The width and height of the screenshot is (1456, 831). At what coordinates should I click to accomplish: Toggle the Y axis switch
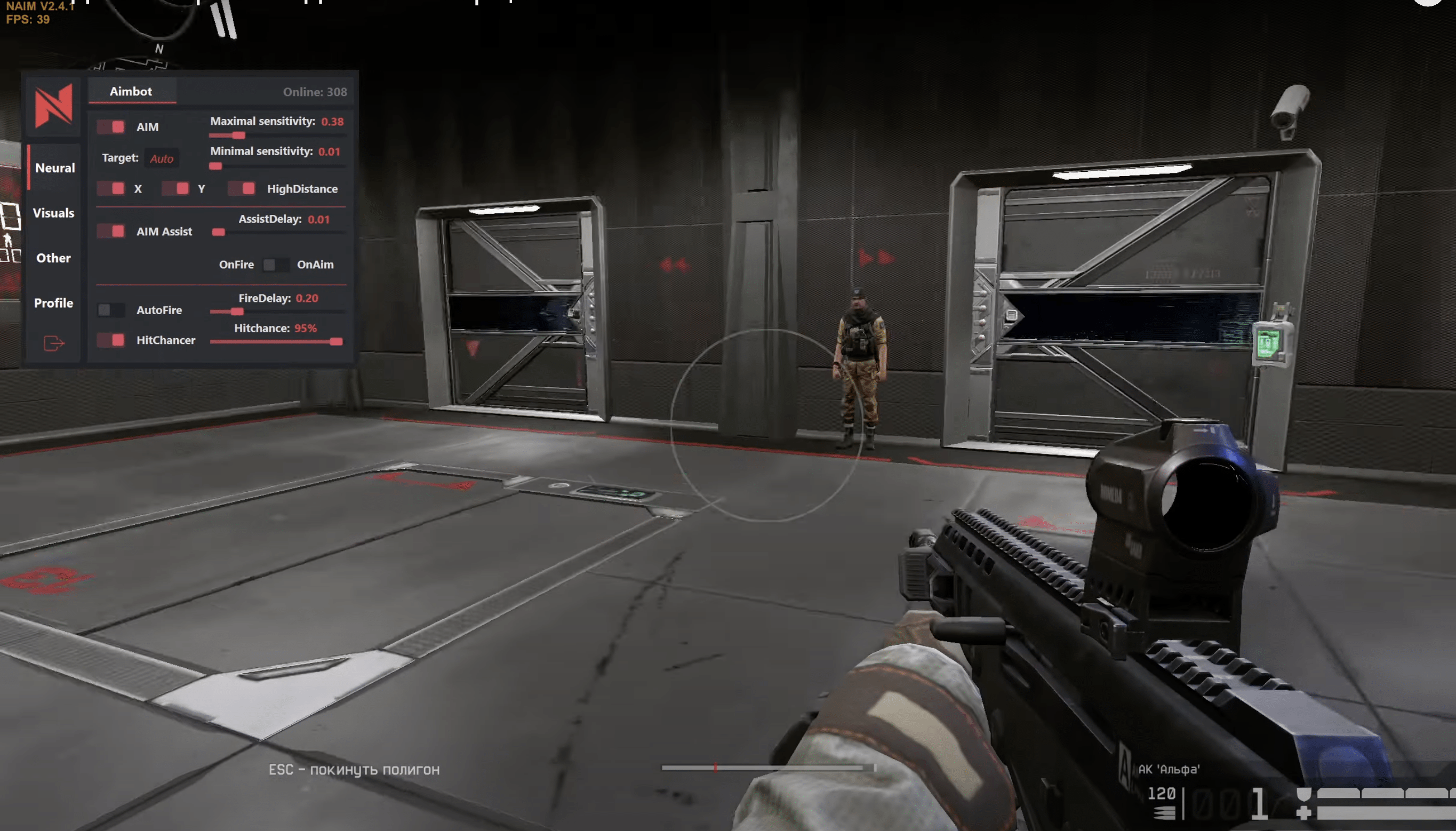point(175,188)
